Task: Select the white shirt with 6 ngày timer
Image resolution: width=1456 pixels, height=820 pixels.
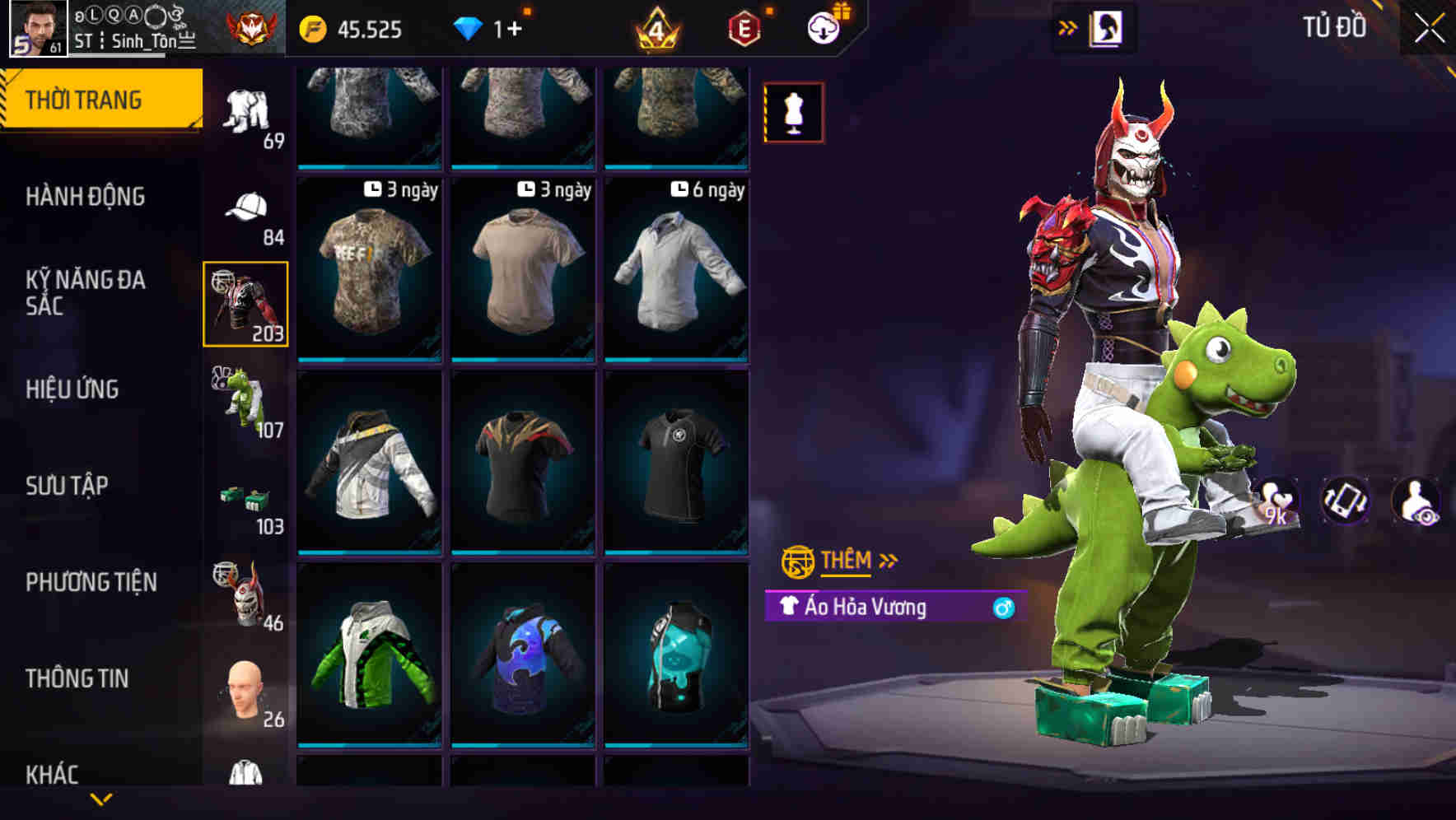Action: click(675, 272)
